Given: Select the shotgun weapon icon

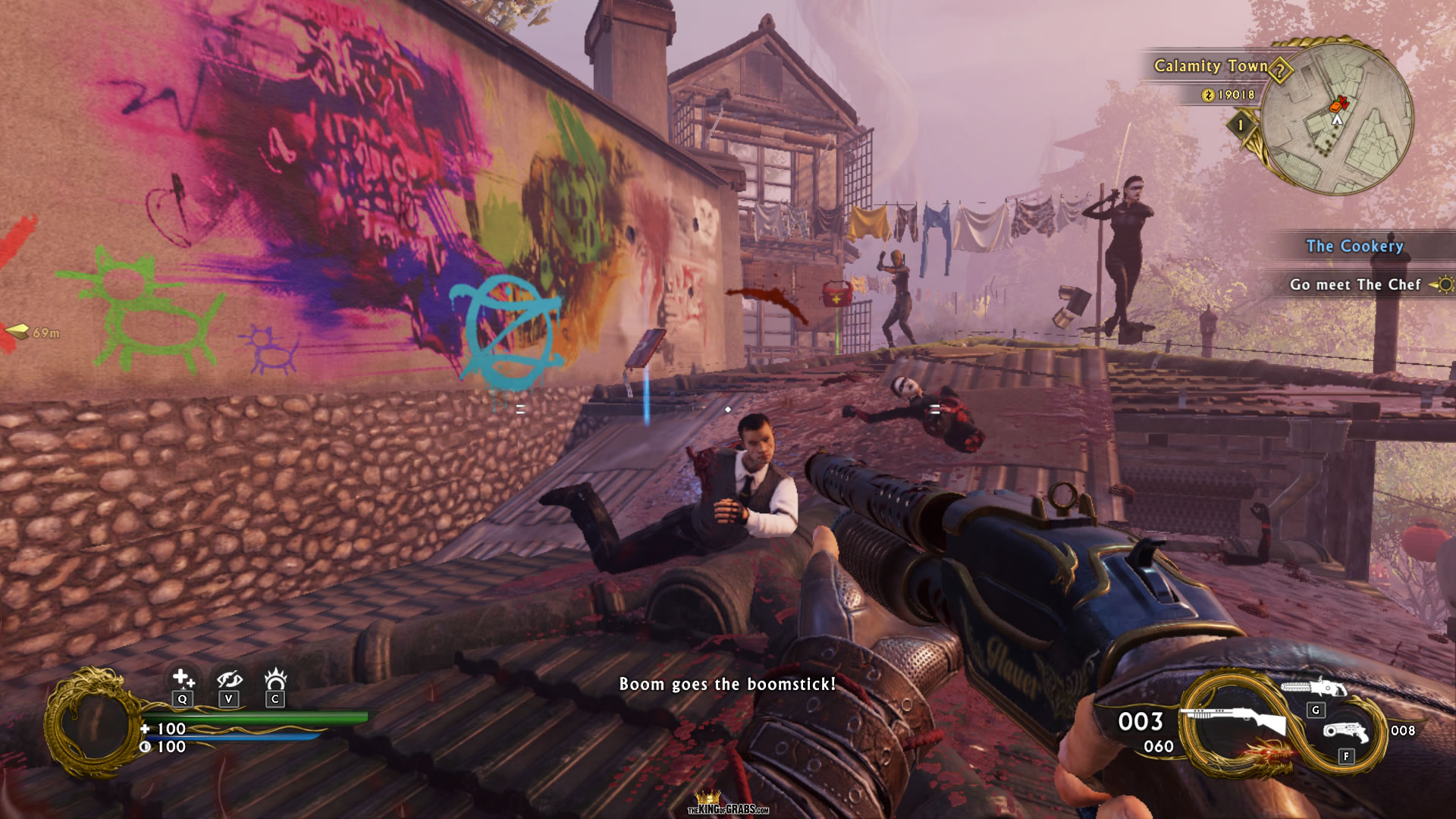Looking at the screenshot, I should click(x=1238, y=719).
